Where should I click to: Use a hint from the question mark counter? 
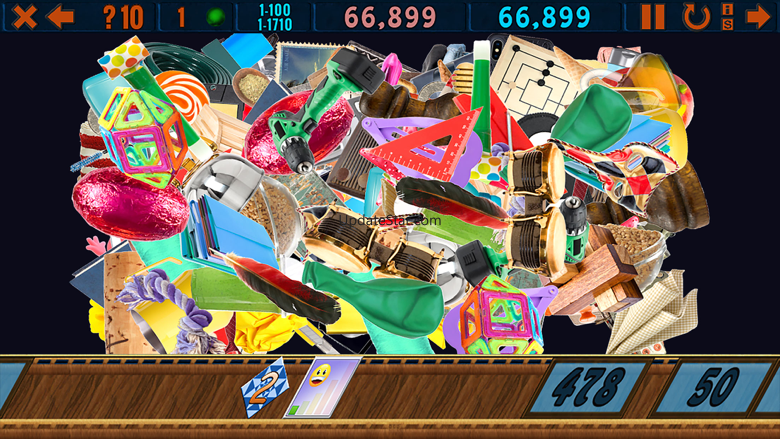click(x=123, y=17)
